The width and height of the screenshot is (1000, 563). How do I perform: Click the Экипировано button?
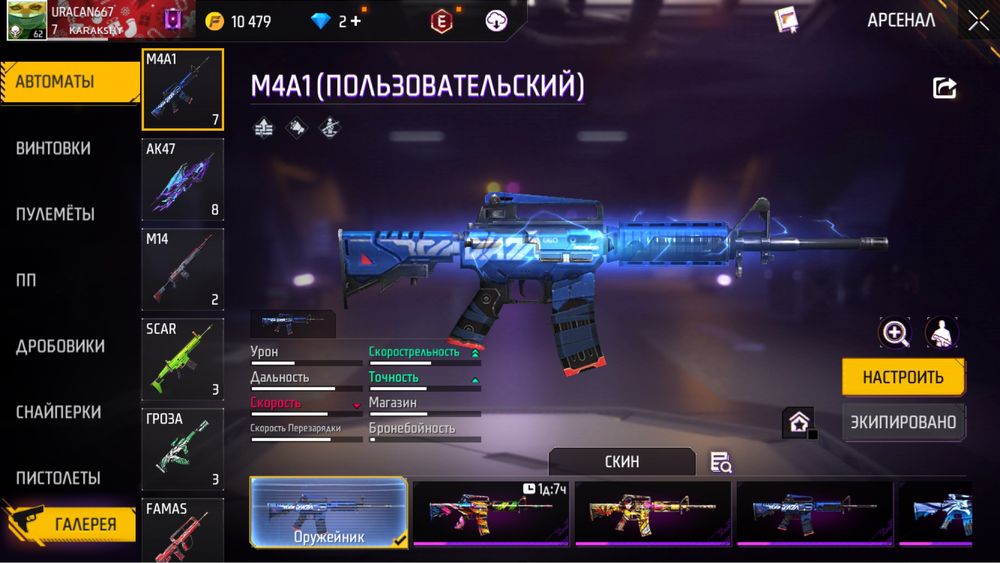point(903,422)
